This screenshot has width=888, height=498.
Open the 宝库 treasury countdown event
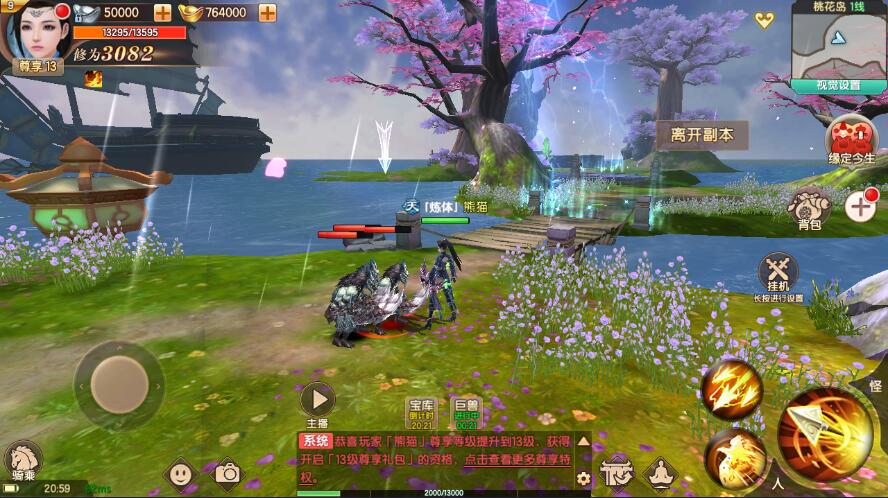click(420, 411)
